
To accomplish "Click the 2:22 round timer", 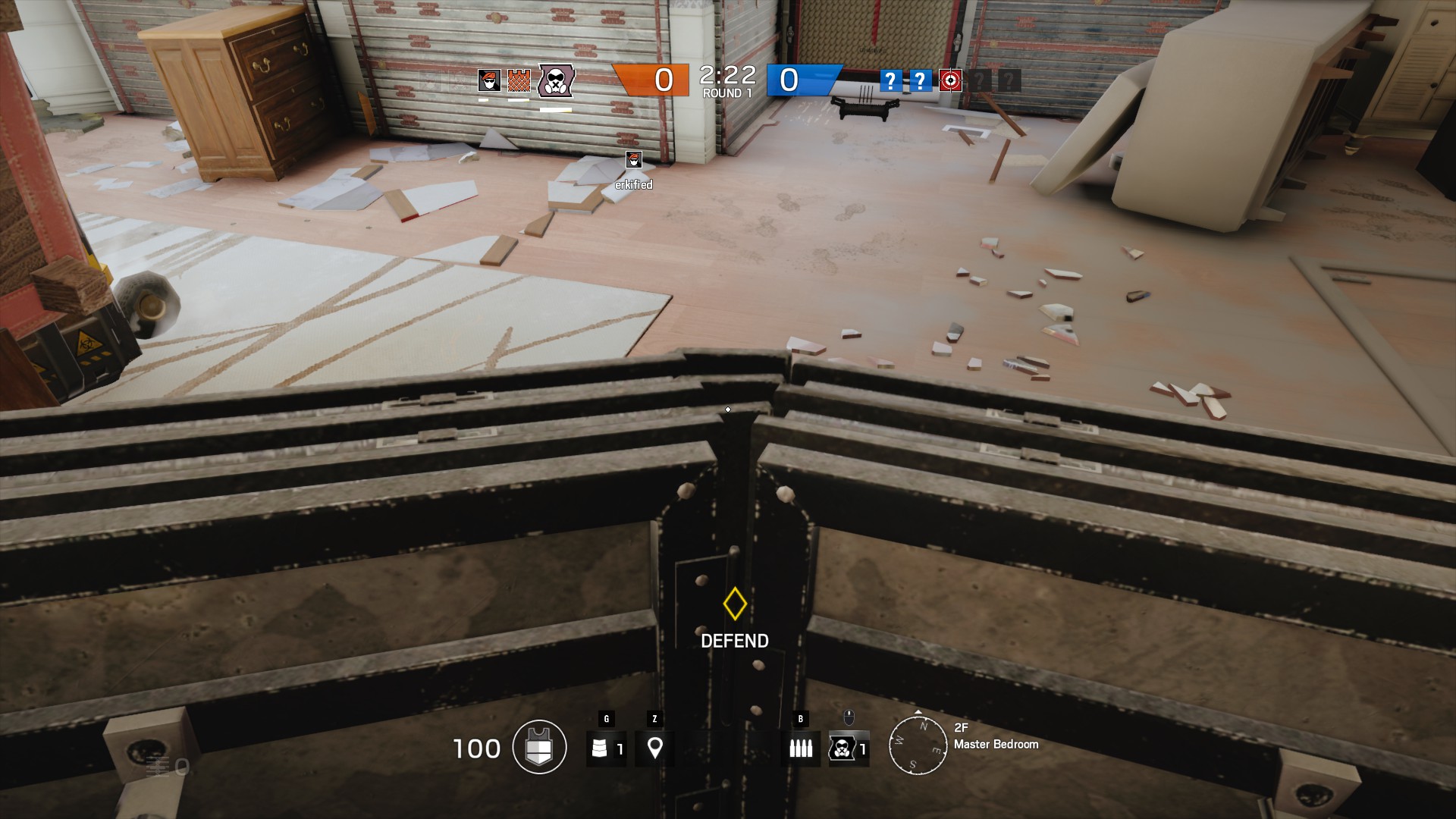I will point(726,75).
